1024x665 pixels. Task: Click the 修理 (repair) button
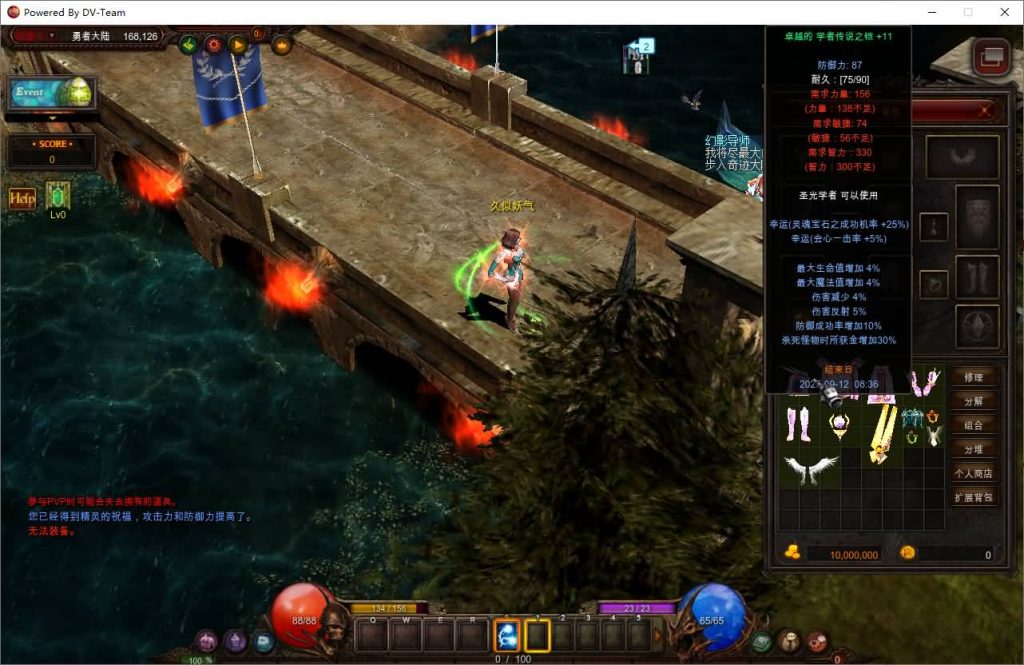[973, 377]
